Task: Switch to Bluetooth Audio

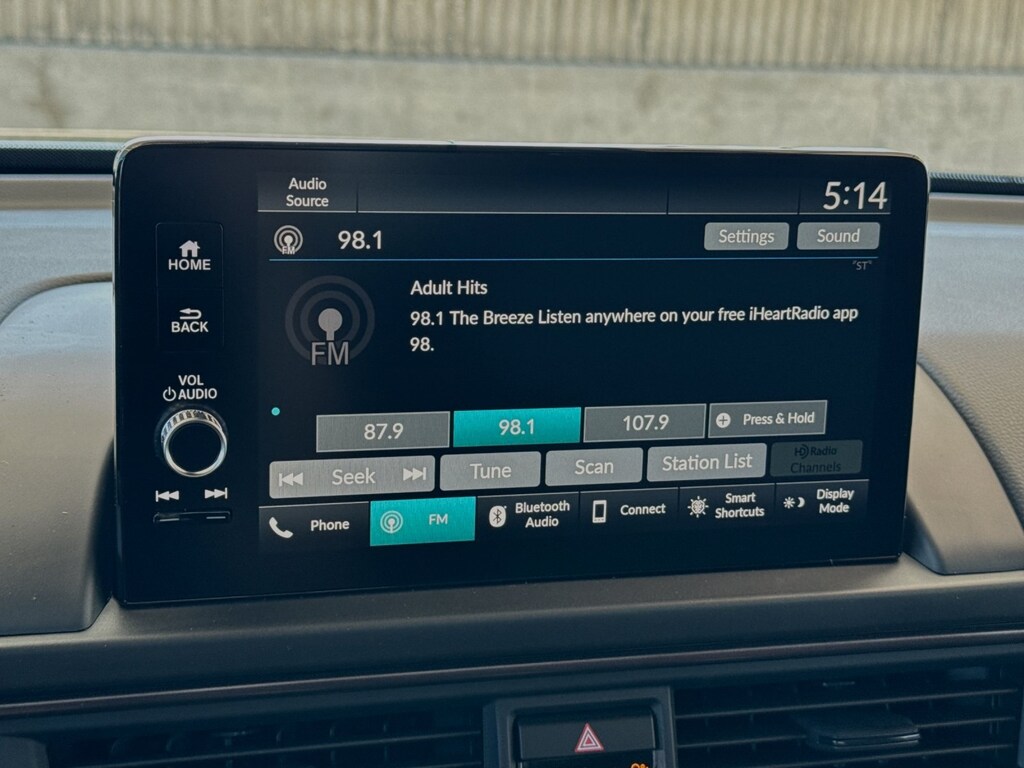Action: click(528, 514)
